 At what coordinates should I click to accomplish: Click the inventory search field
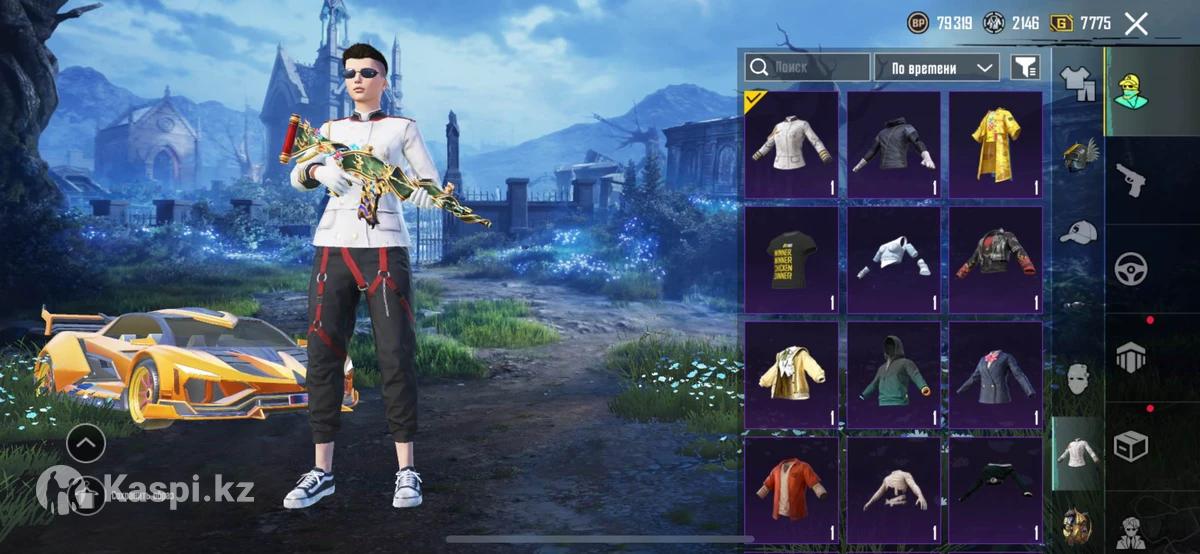coord(807,67)
